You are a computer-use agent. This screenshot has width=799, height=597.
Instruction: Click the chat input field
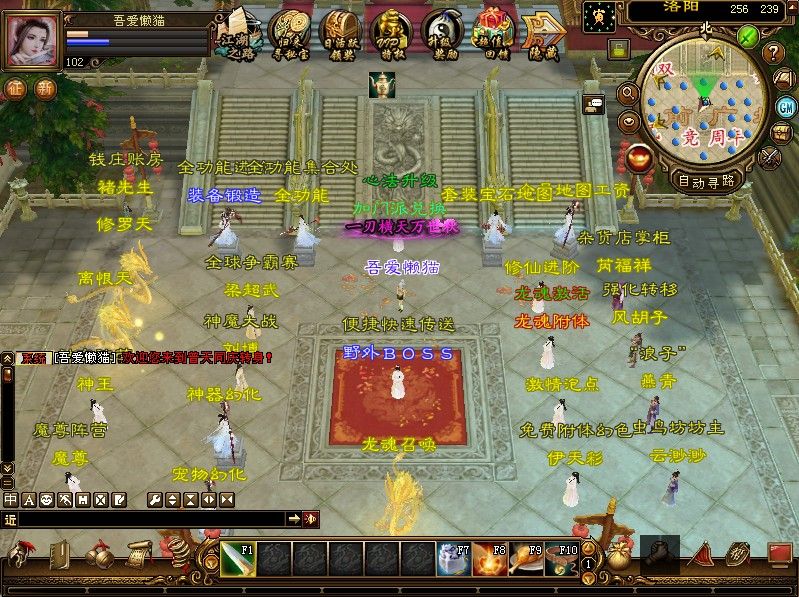coord(150,519)
